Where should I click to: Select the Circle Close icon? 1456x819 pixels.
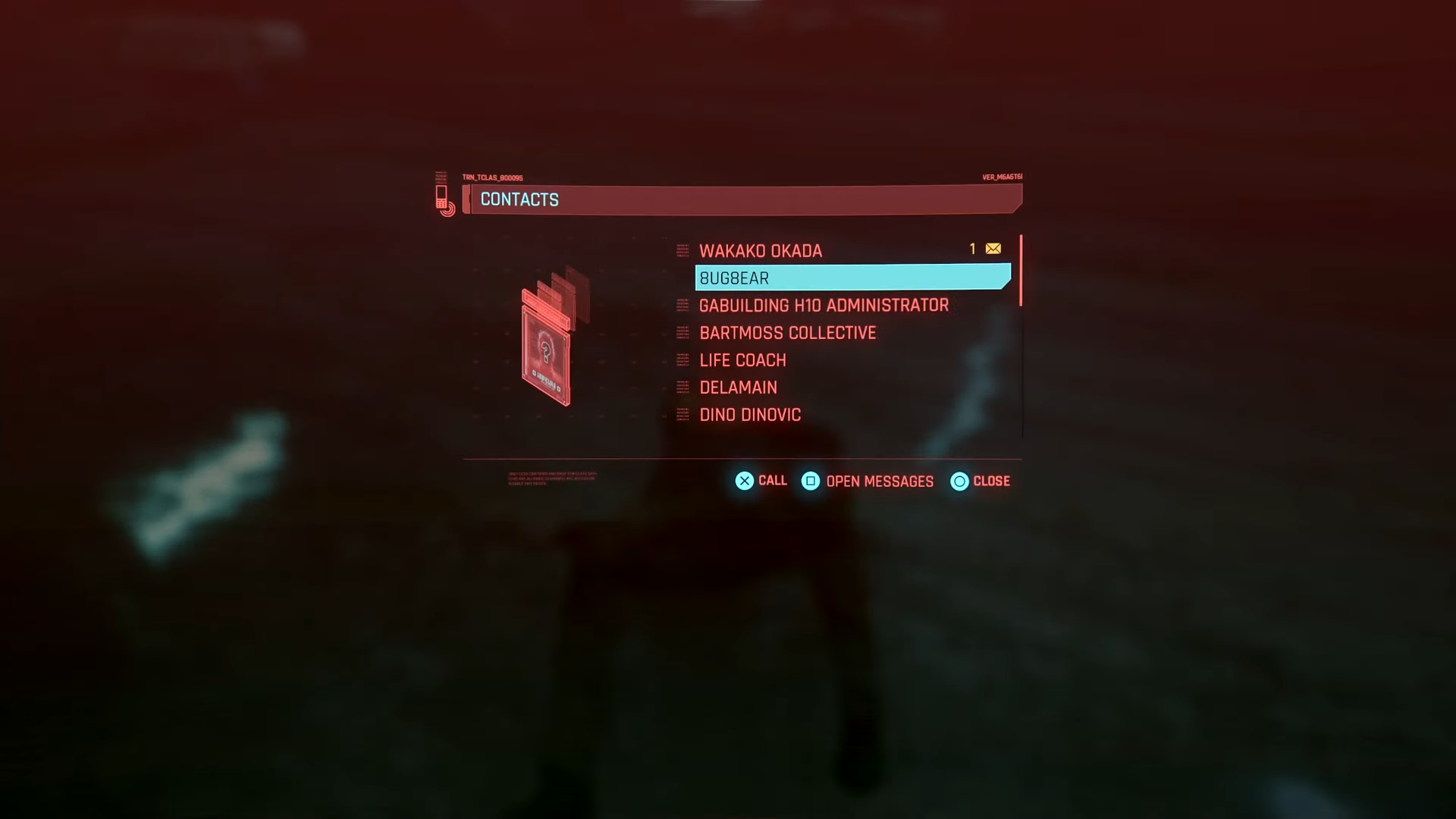(959, 482)
